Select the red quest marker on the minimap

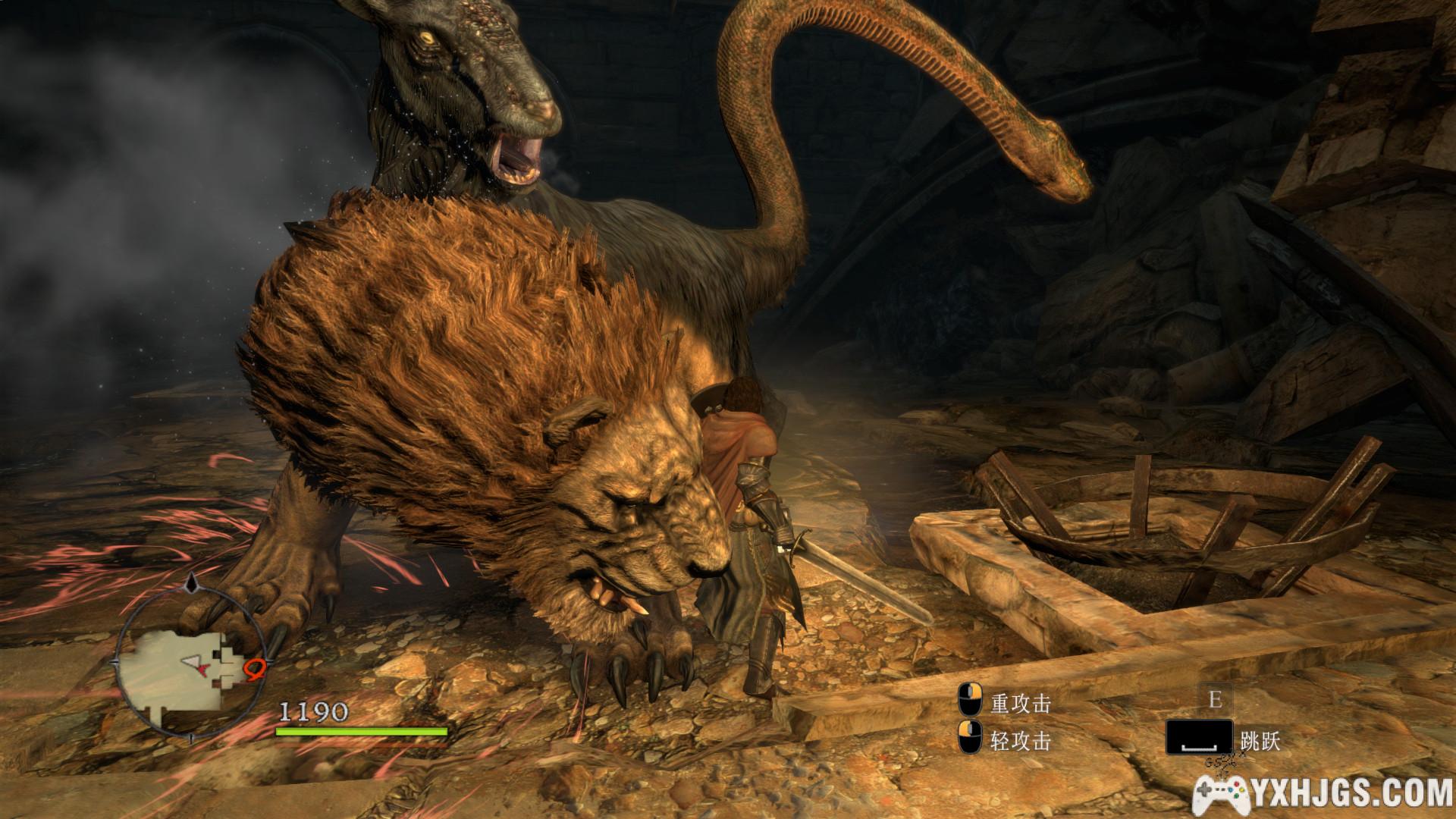click(x=256, y=669)
